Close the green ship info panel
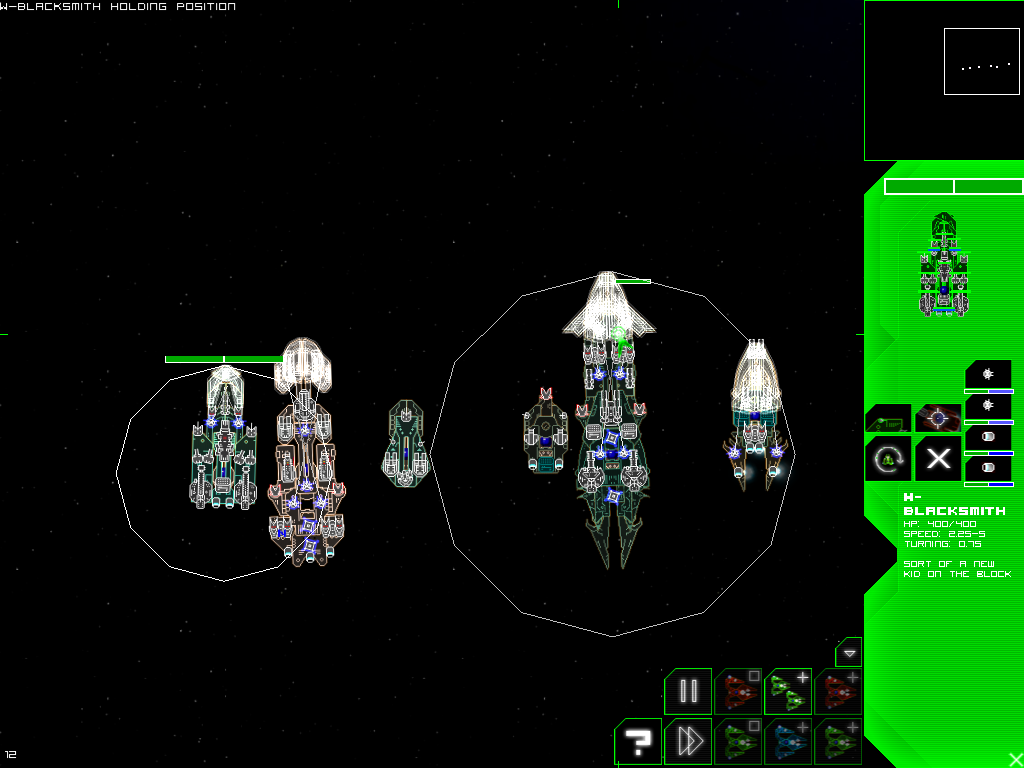The height and width of the screenshot is (768, 1024). coord(1015,759)
